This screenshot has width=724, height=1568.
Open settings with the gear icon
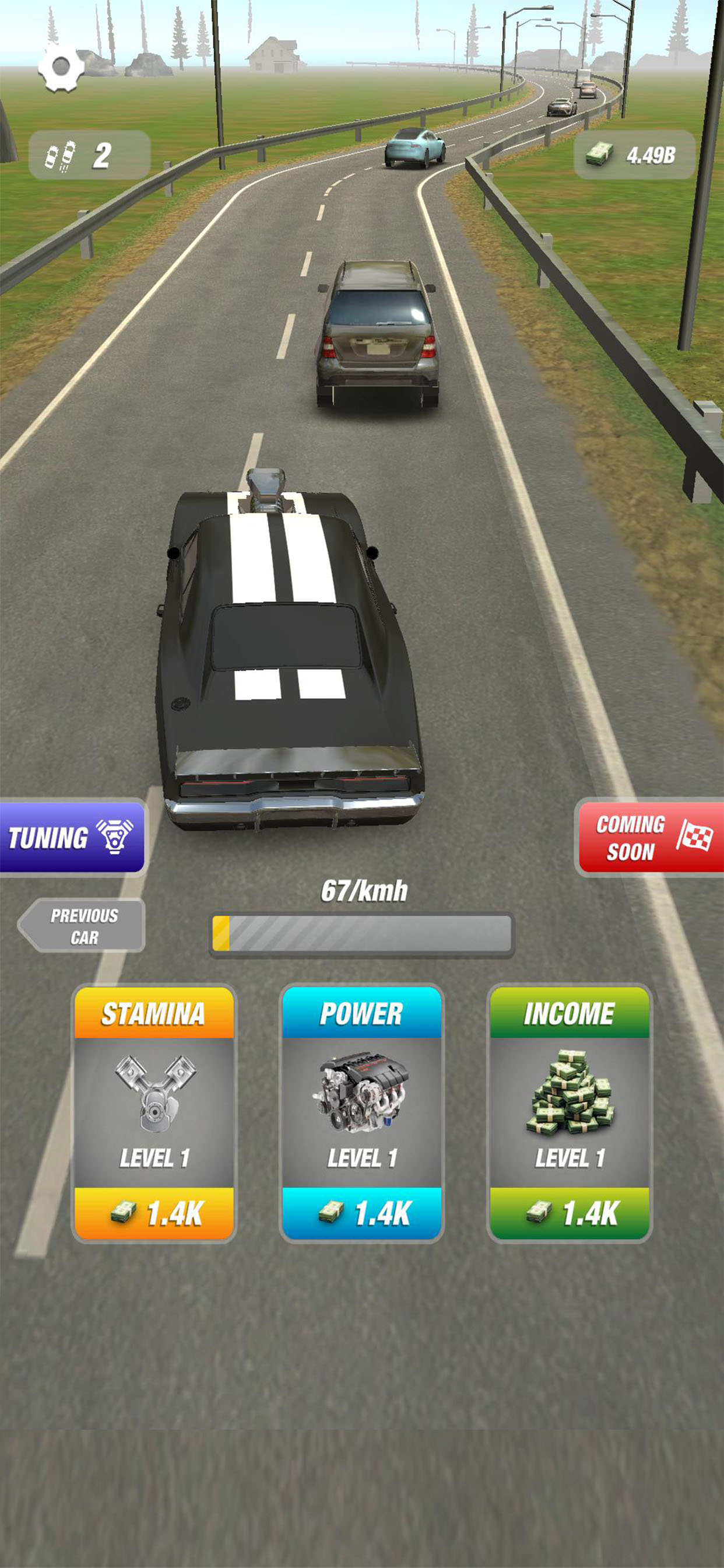click(x=61, y=67)
